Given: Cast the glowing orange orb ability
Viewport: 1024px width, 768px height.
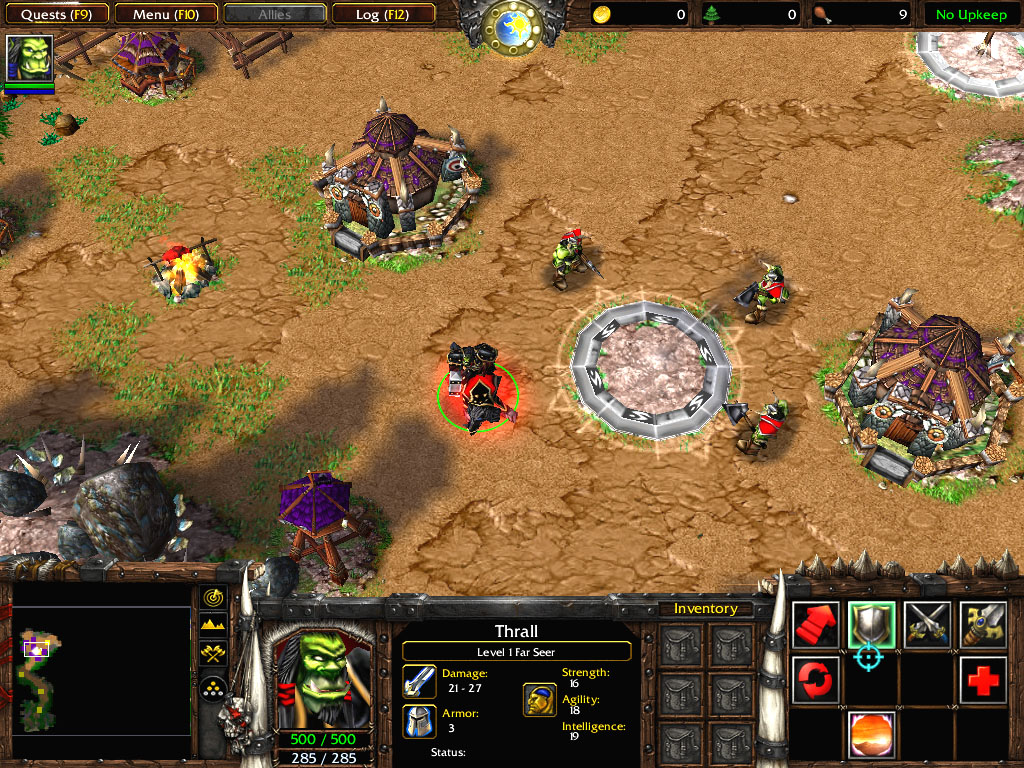Looking at the screenshot, I should [871, 735].
